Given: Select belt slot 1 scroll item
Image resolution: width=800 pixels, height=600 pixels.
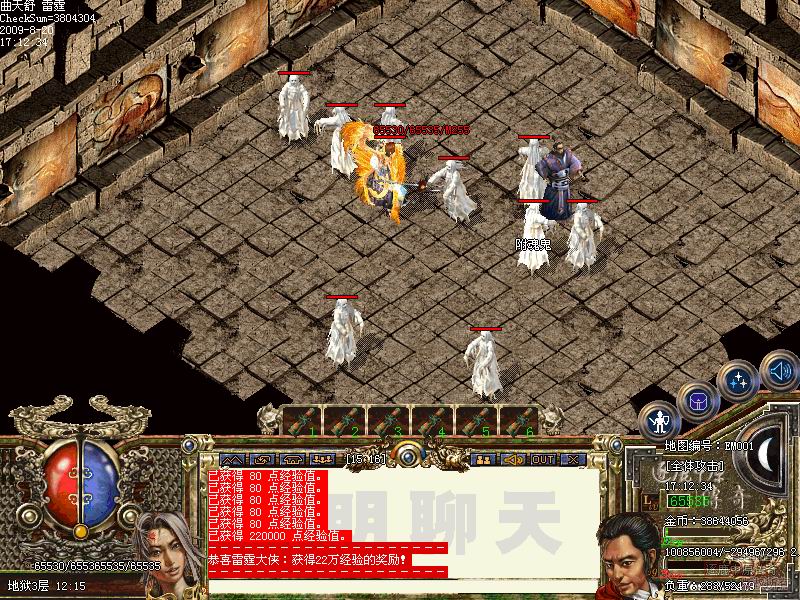Looking at the screenshot, I should click(301, 420).
